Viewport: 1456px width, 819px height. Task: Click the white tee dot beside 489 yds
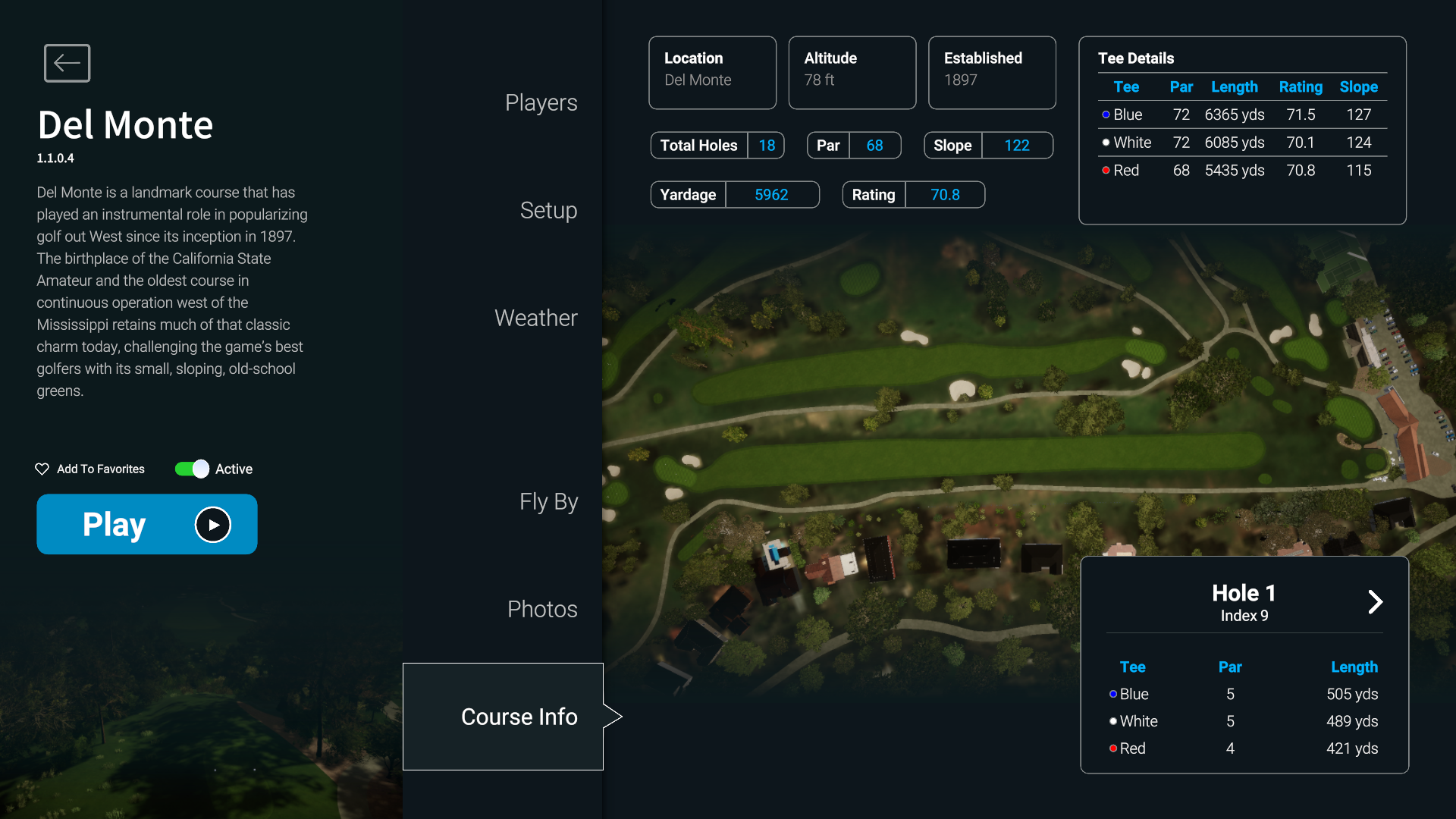pos(1112,721)
